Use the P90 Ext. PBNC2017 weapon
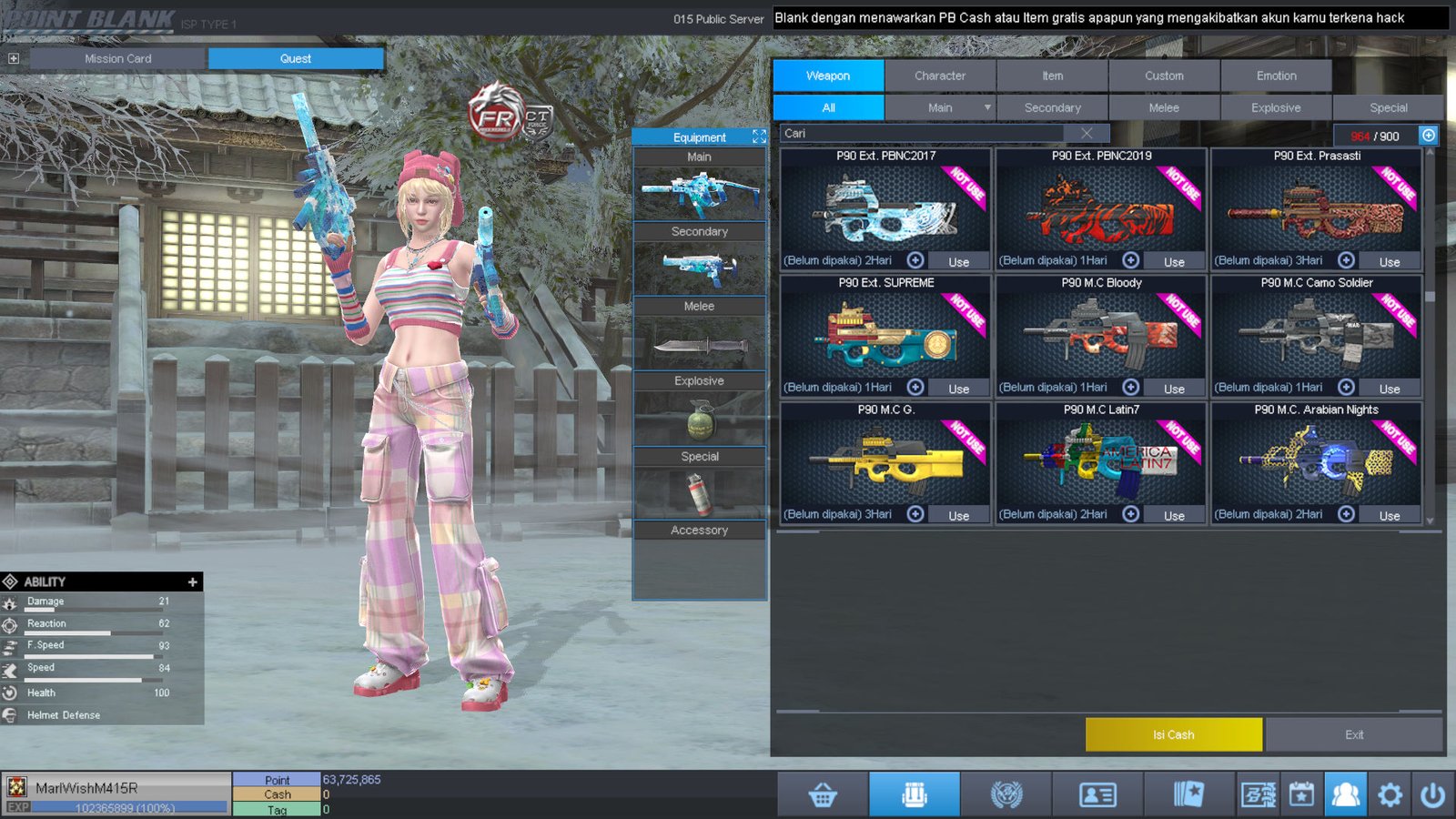 coord(959,261)
